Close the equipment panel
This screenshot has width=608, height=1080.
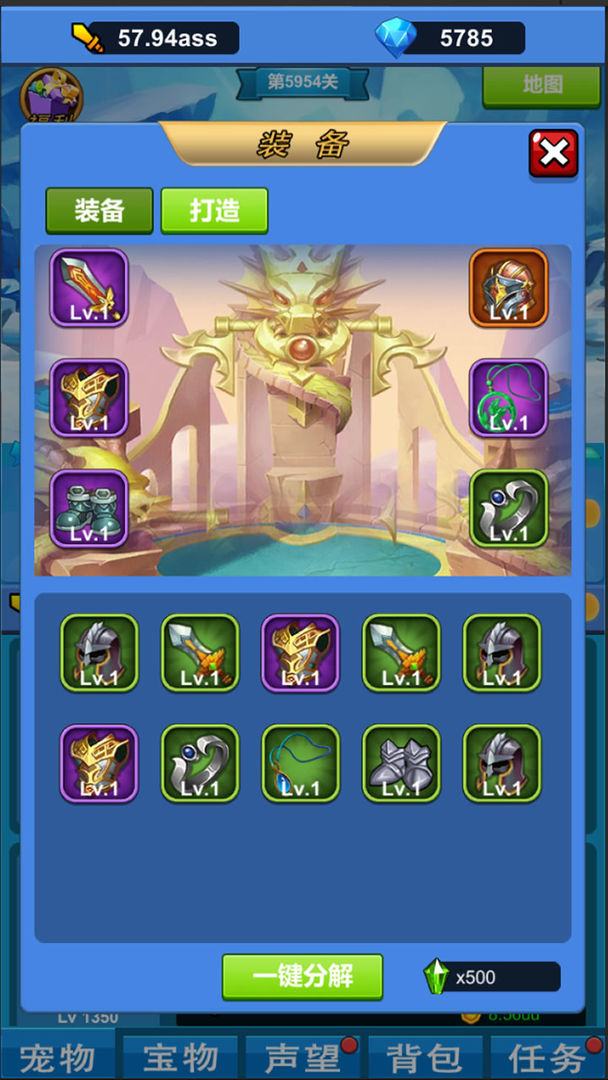553,154
